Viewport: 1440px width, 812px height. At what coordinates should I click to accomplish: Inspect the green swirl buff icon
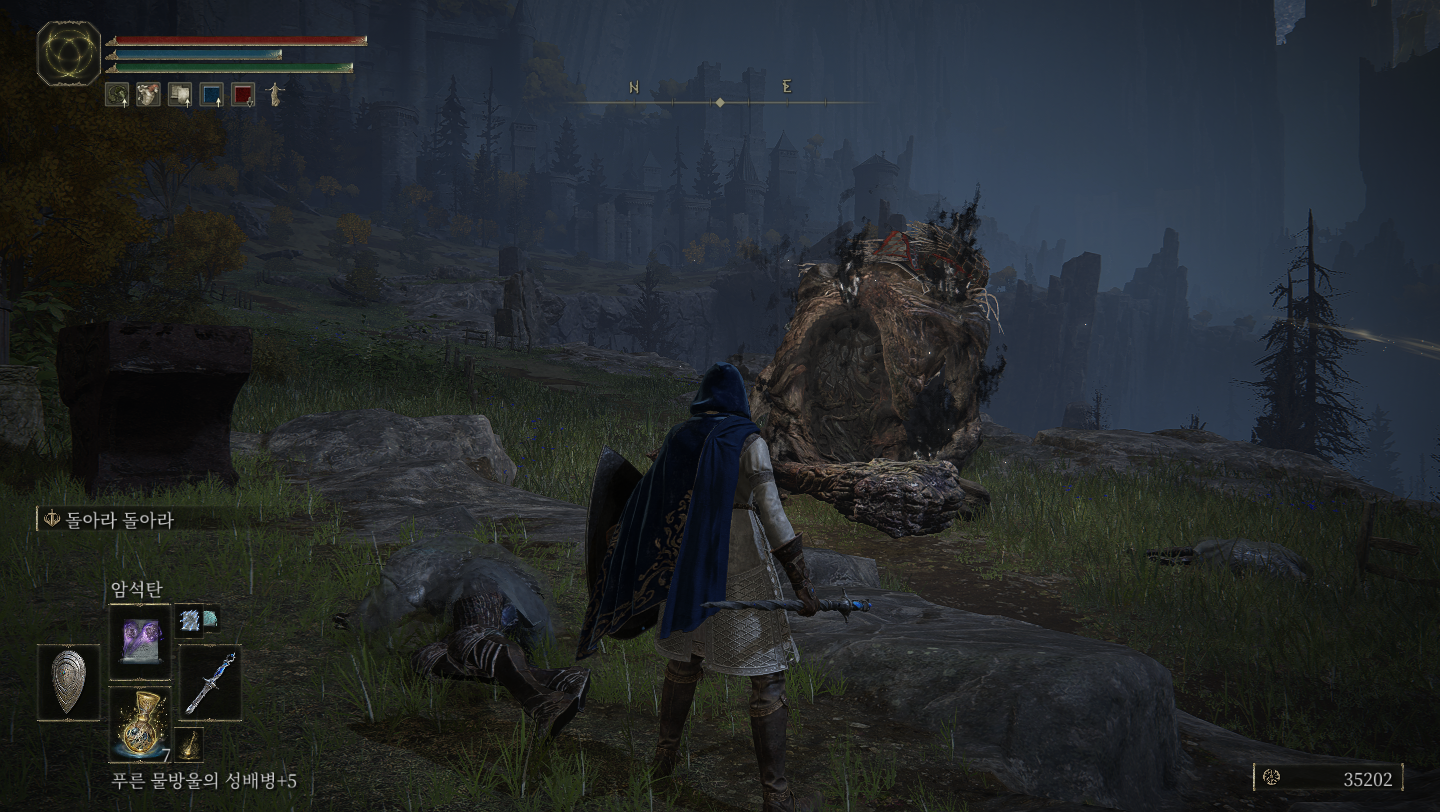tap(116, 94)
